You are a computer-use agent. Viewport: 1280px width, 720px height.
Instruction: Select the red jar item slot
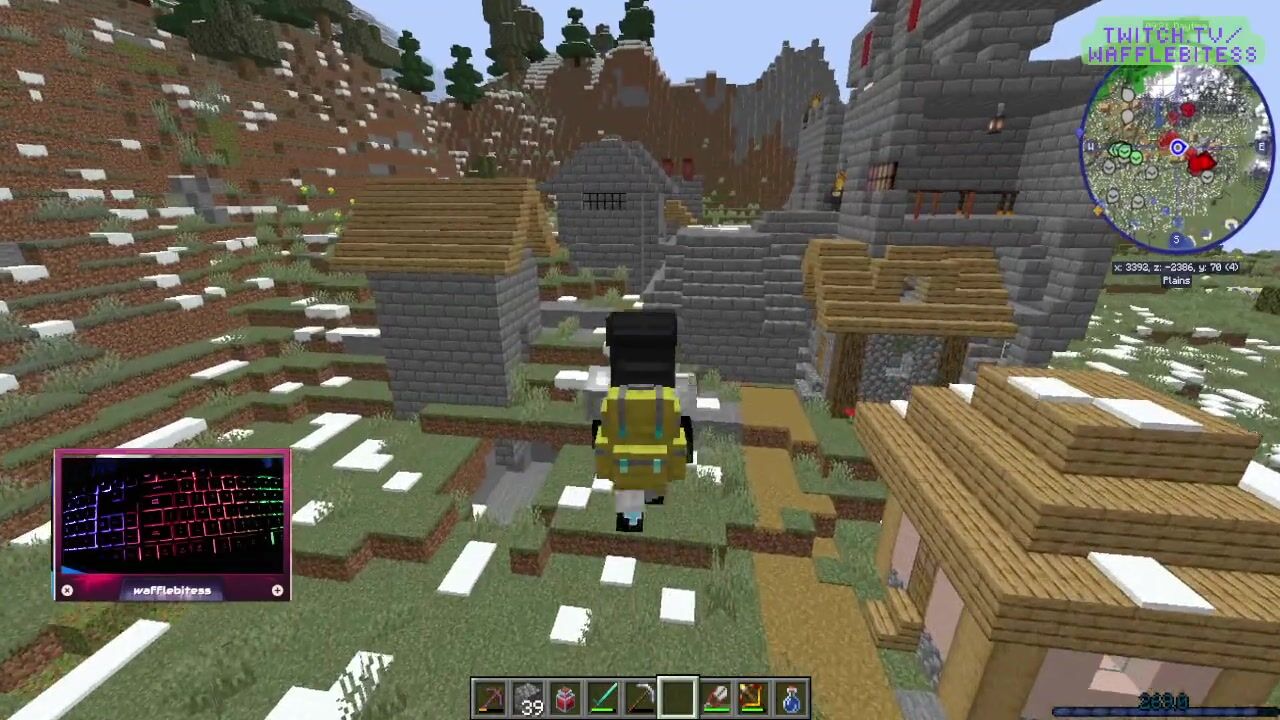coord(565,698)
